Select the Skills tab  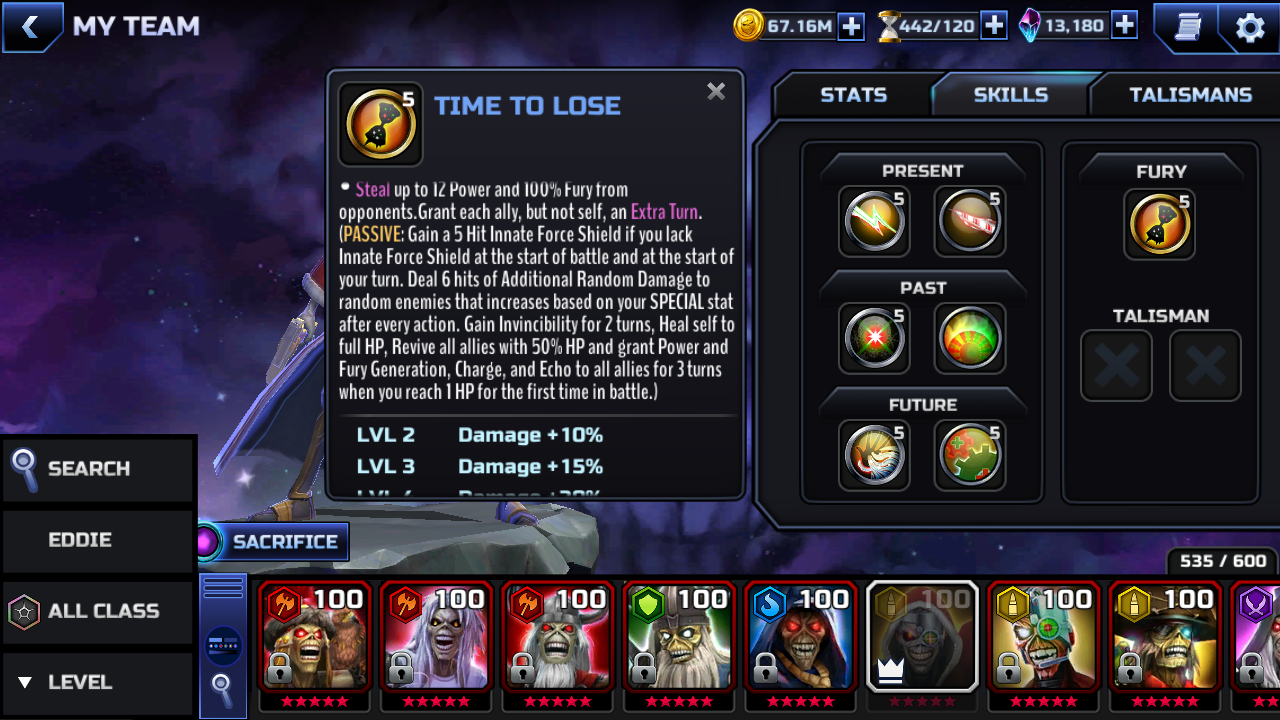(1010, 95)
